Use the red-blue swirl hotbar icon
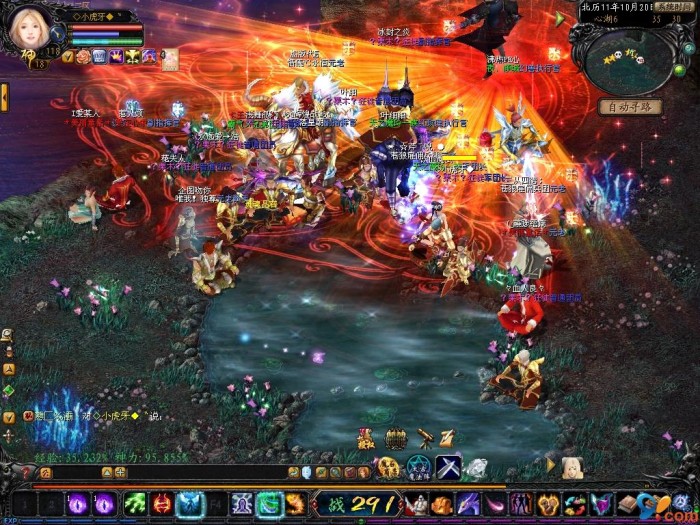Image resolution: width=700 pixels, height=525 pixels. [574, 504]
